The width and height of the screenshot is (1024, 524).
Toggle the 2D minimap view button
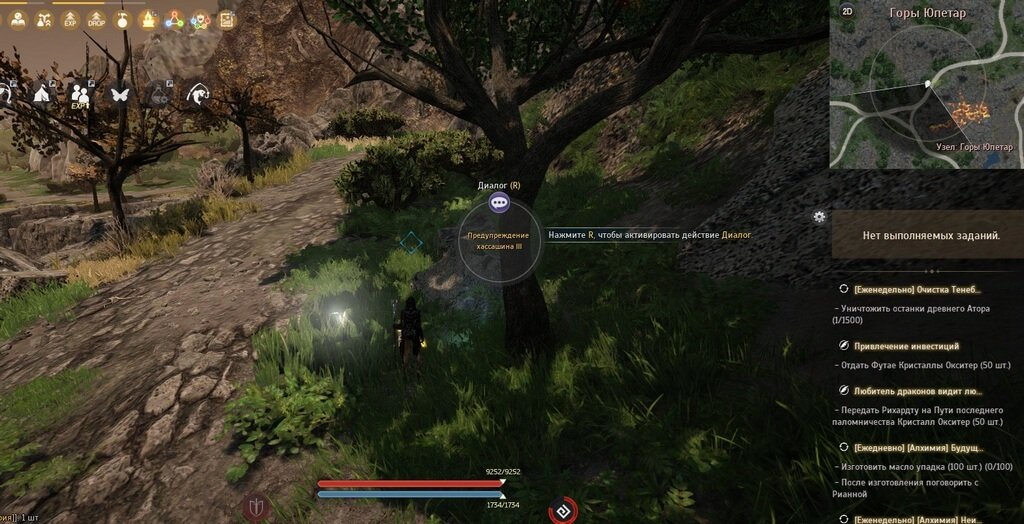click(x=847, y=11)
